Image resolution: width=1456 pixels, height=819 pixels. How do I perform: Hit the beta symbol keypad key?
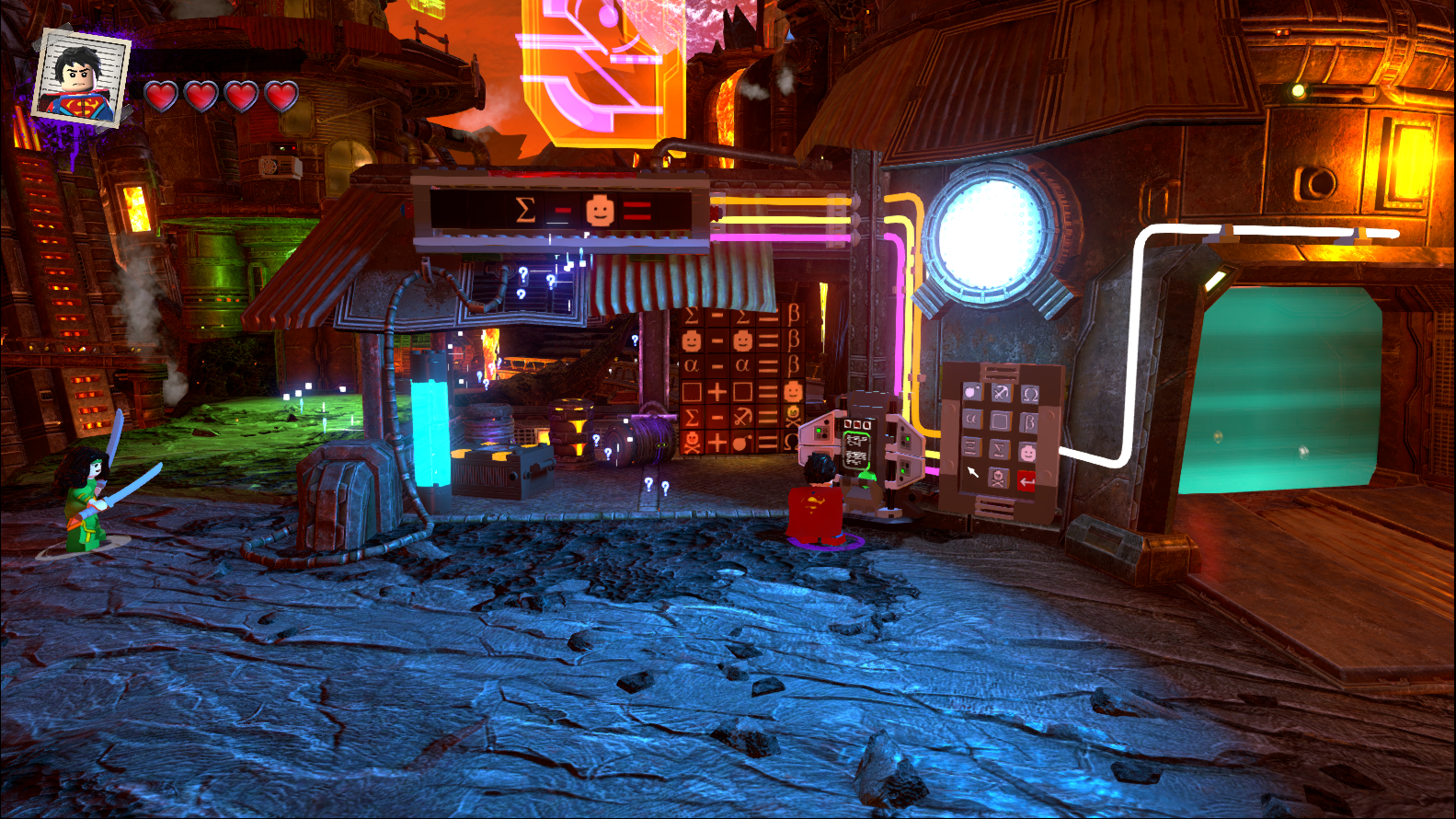click(x=1029, y=423)
